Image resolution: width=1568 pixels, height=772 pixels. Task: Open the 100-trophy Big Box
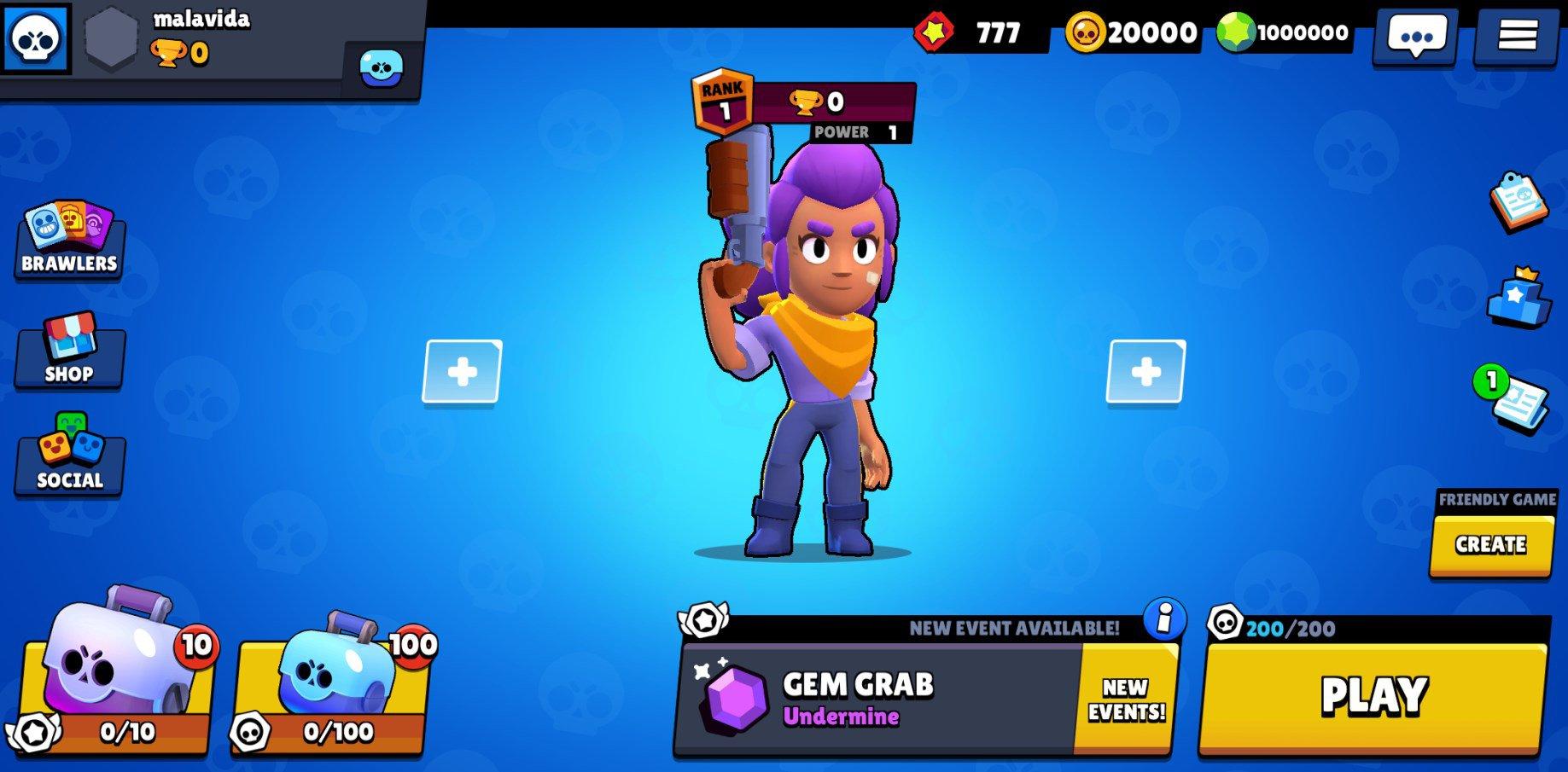click(333, 682)
